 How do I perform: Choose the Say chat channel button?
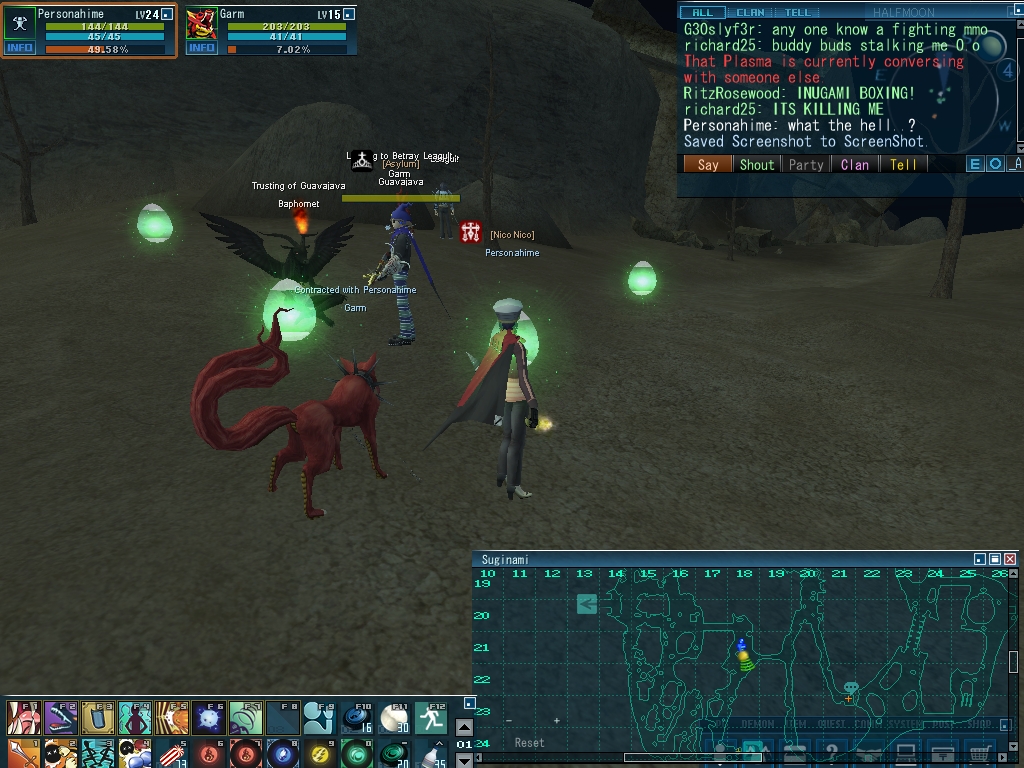point(708,165)
